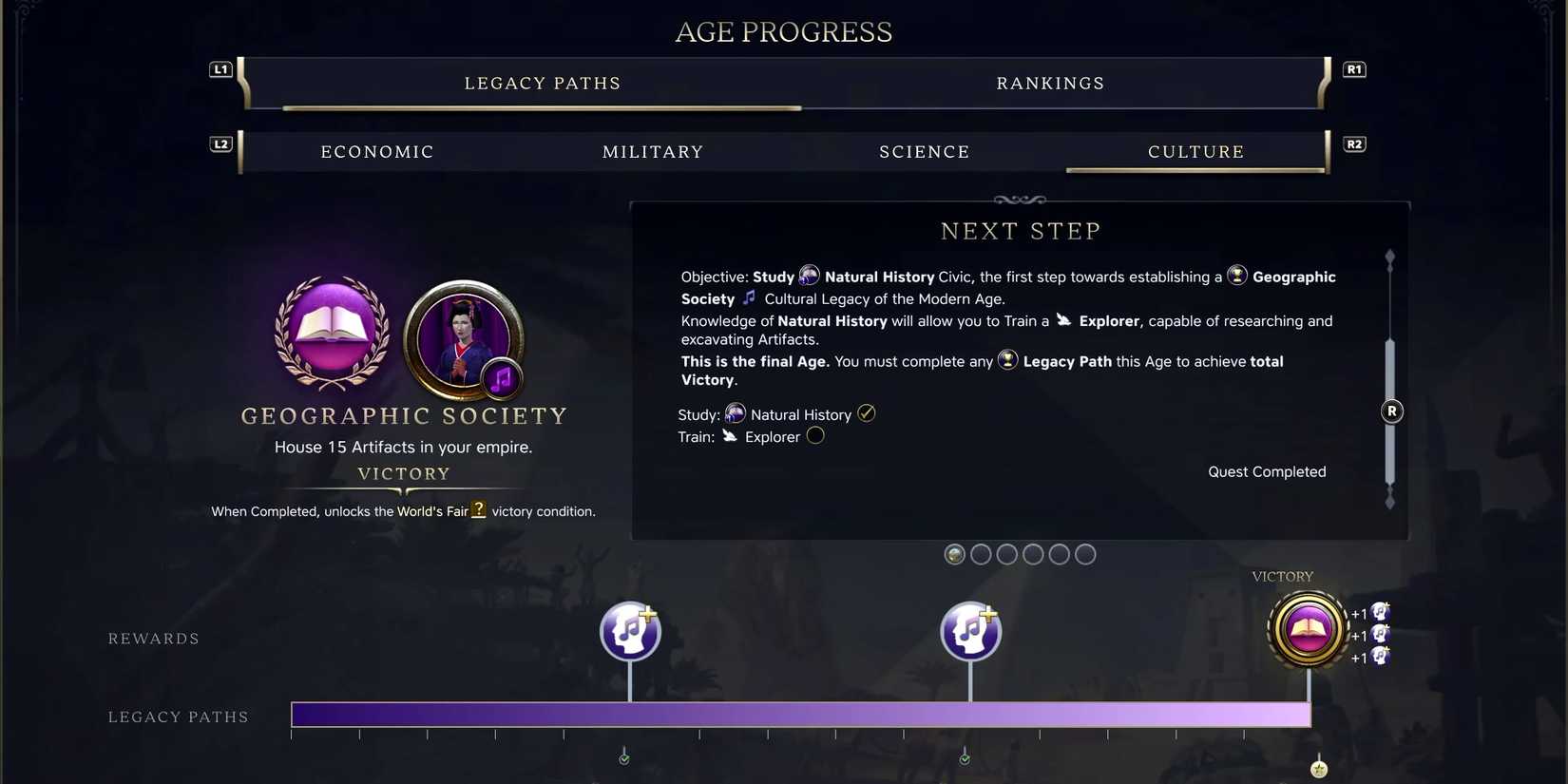This screenshot has width=1568, height=784.
Task: Click the R button on the scroll track
Action: coord(1390,411)
